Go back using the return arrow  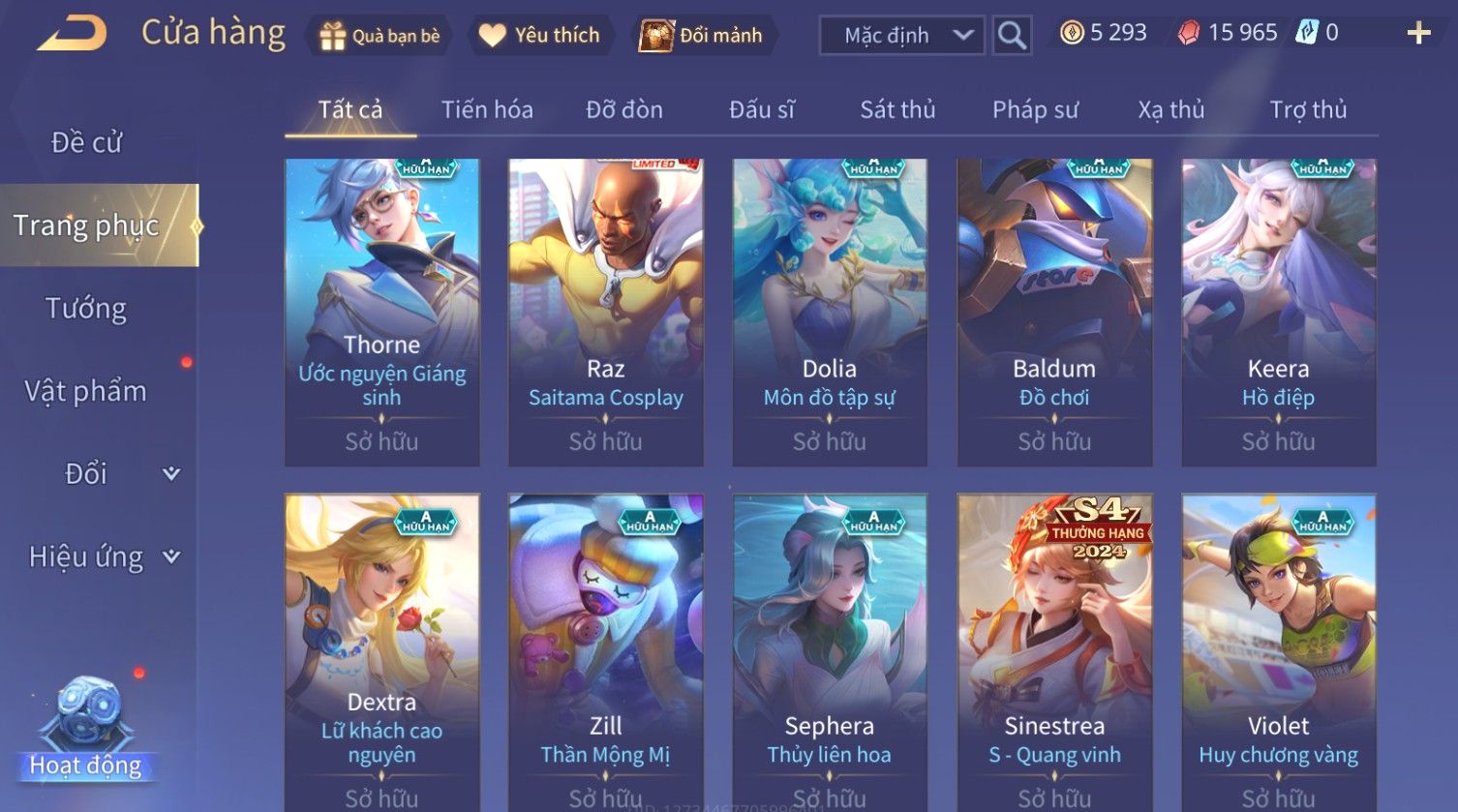pos(73,34)
